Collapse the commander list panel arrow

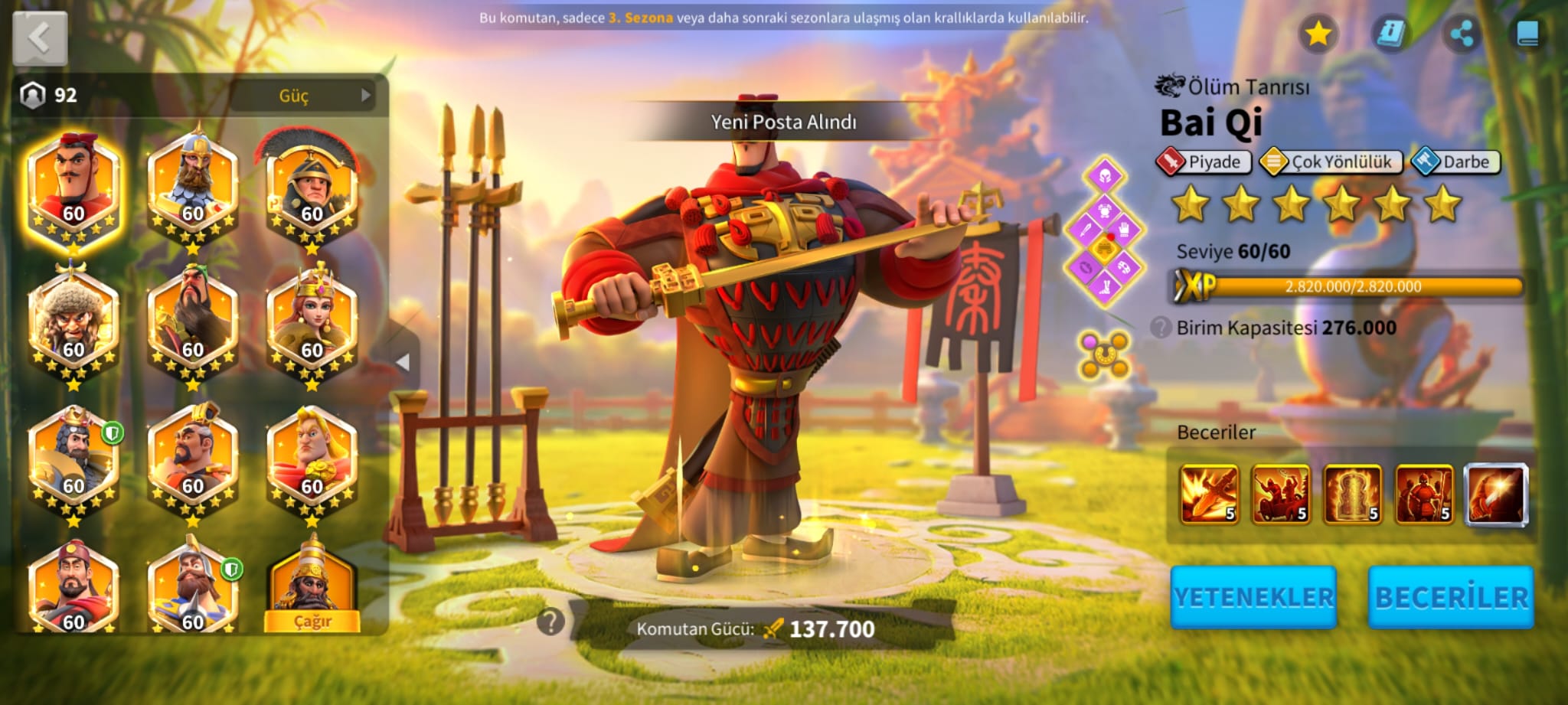(403, 362)
